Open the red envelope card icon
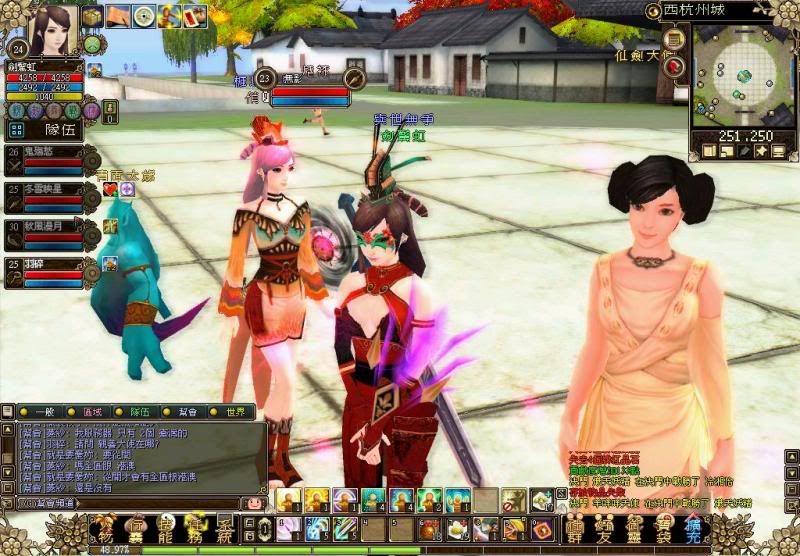 tap(194, 16)
